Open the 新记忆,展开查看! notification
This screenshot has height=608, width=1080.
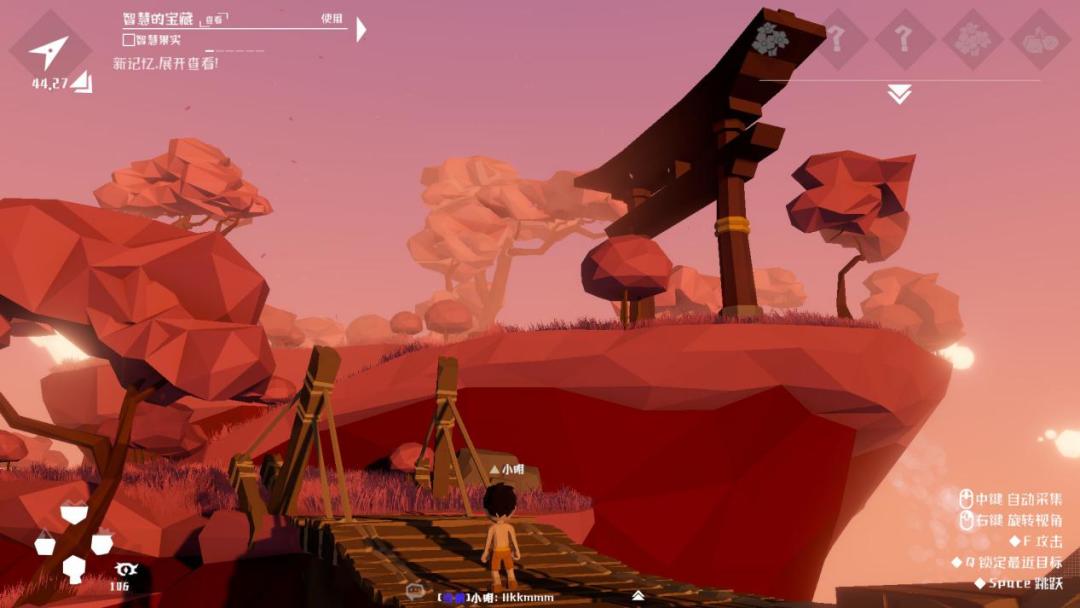click(x=165, y=63)
